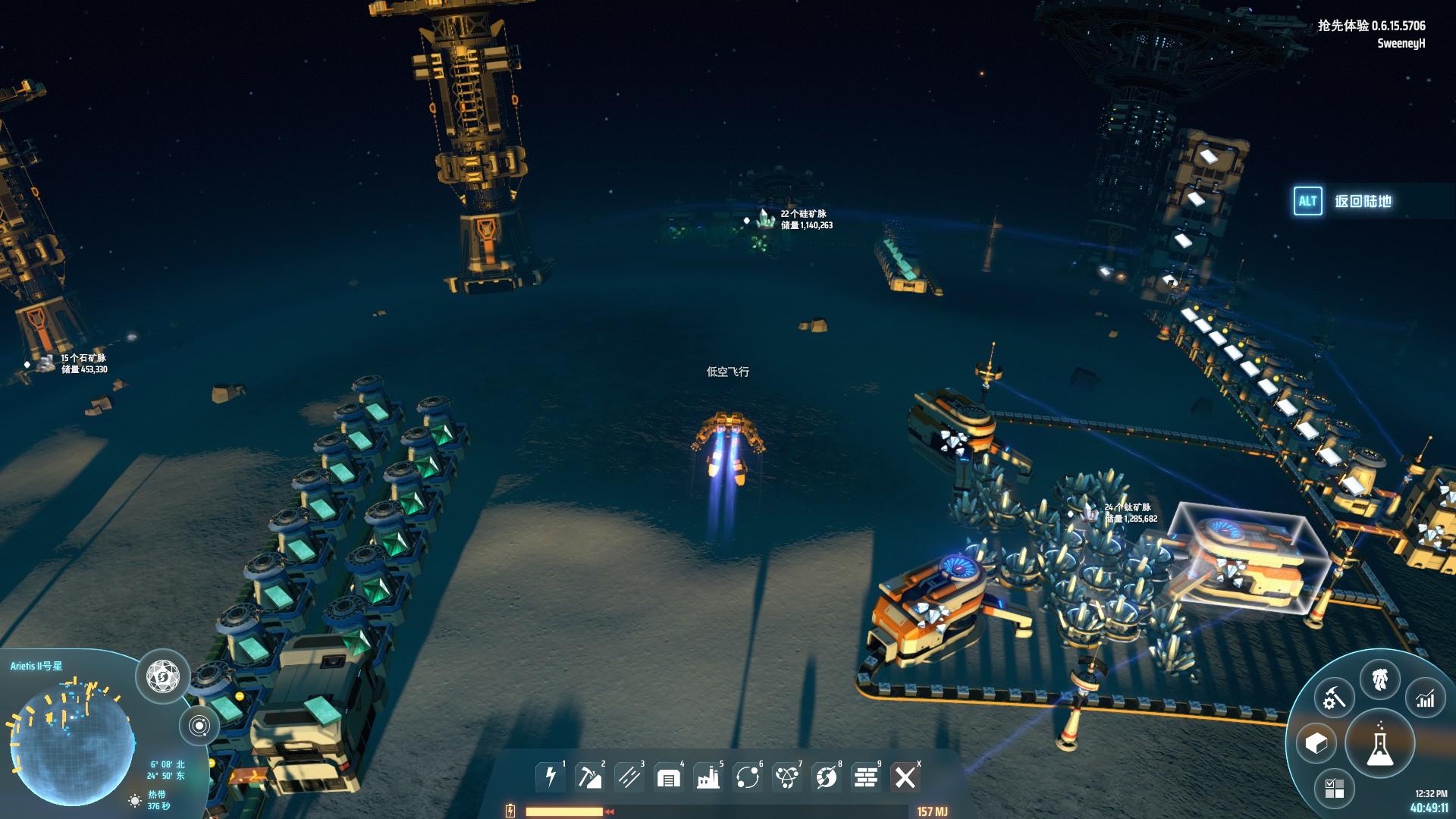Screen dimensions: 1456x819
Task: Open the star system orbit map
Action: [x=199, y=726]
